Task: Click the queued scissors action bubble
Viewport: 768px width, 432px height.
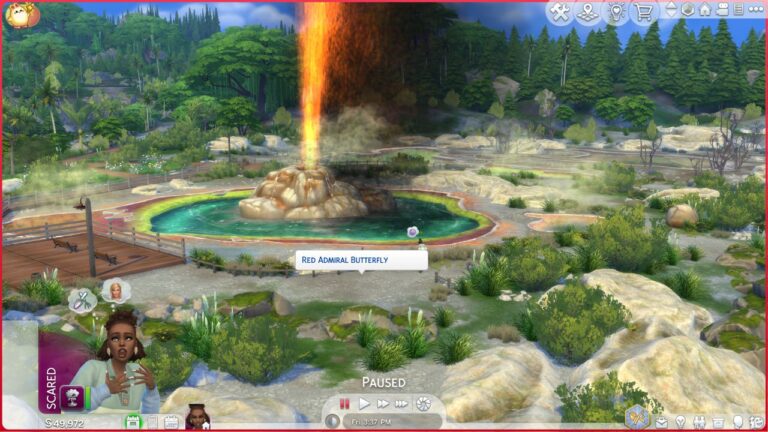Action: click(x=81, y=299)
